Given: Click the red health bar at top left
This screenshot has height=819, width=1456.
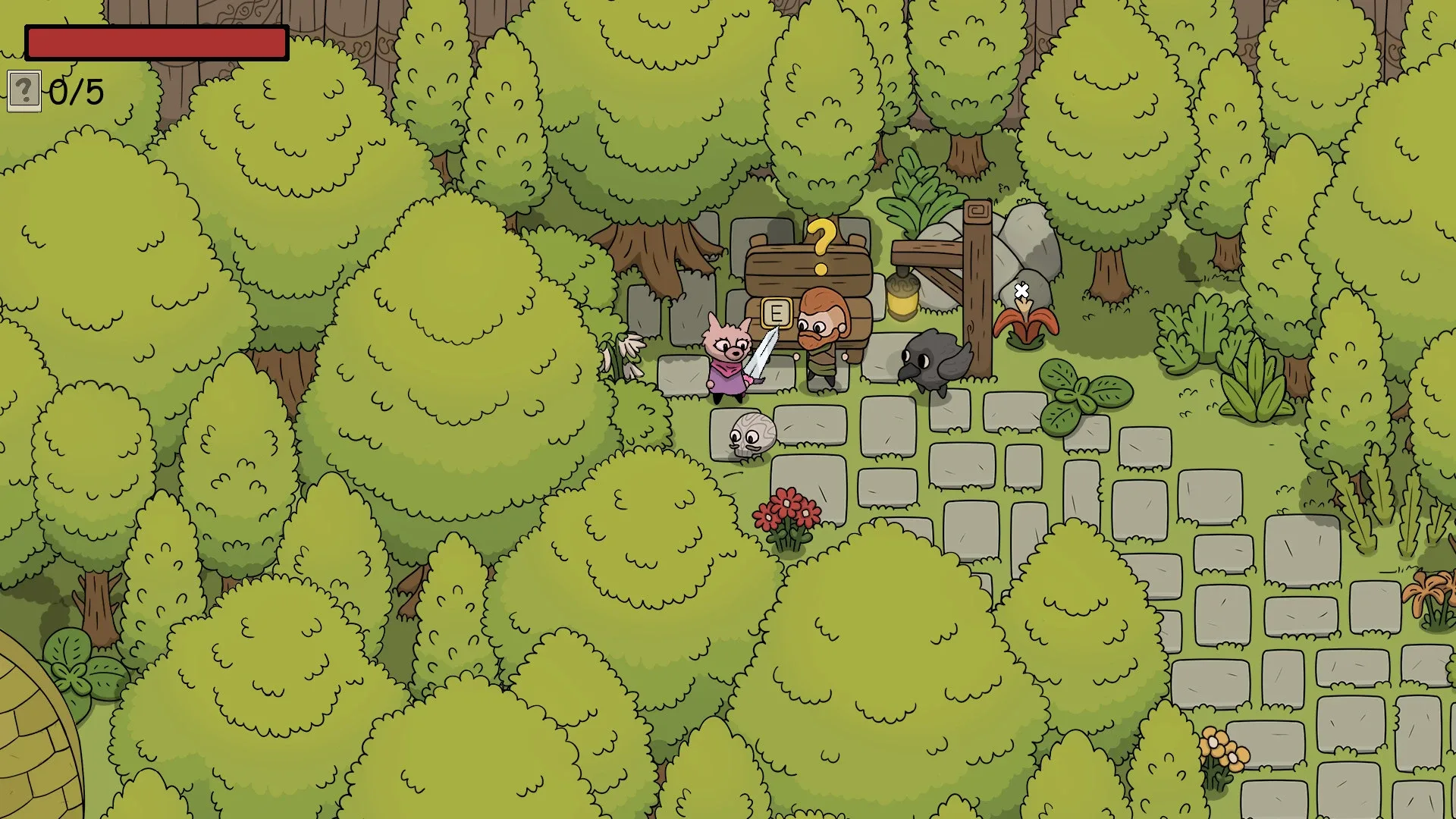Looking at the screenshot, I should point(155,42).
